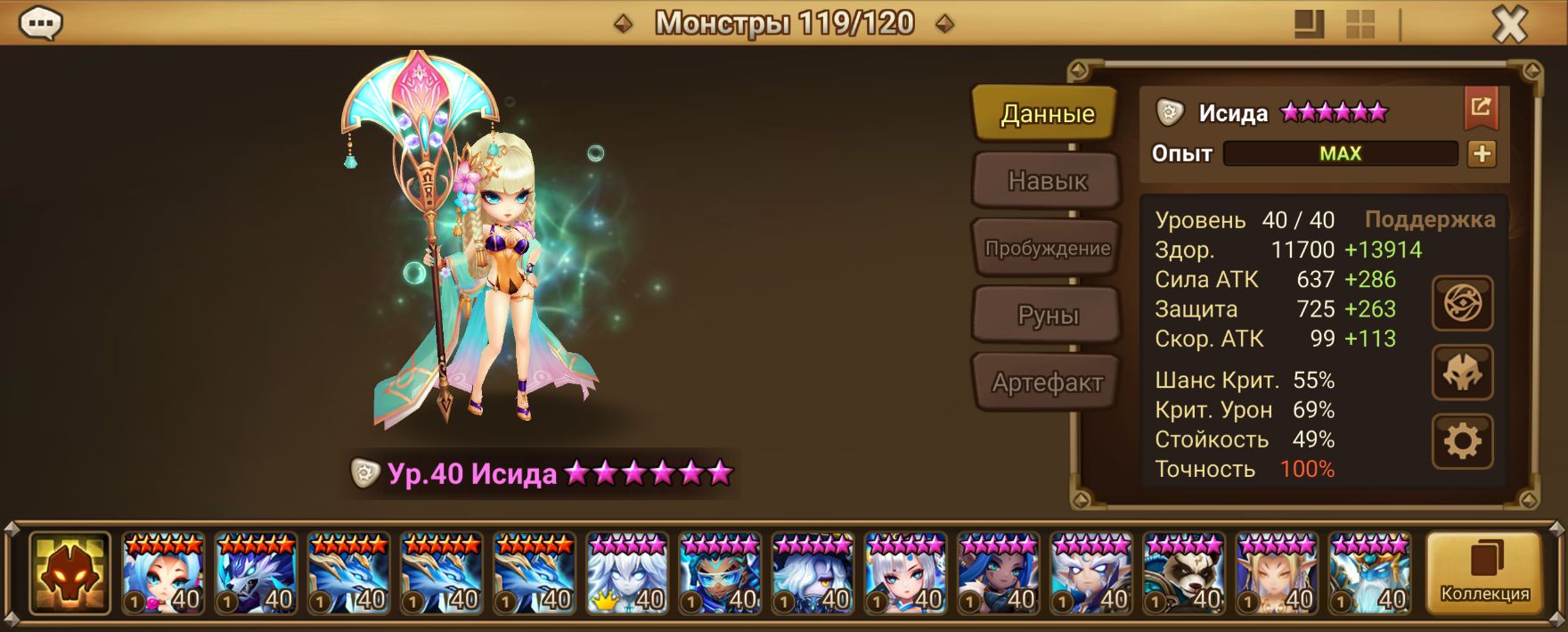Select the glowing mask filter icon
1568x632 pixels.
[69, 573]
